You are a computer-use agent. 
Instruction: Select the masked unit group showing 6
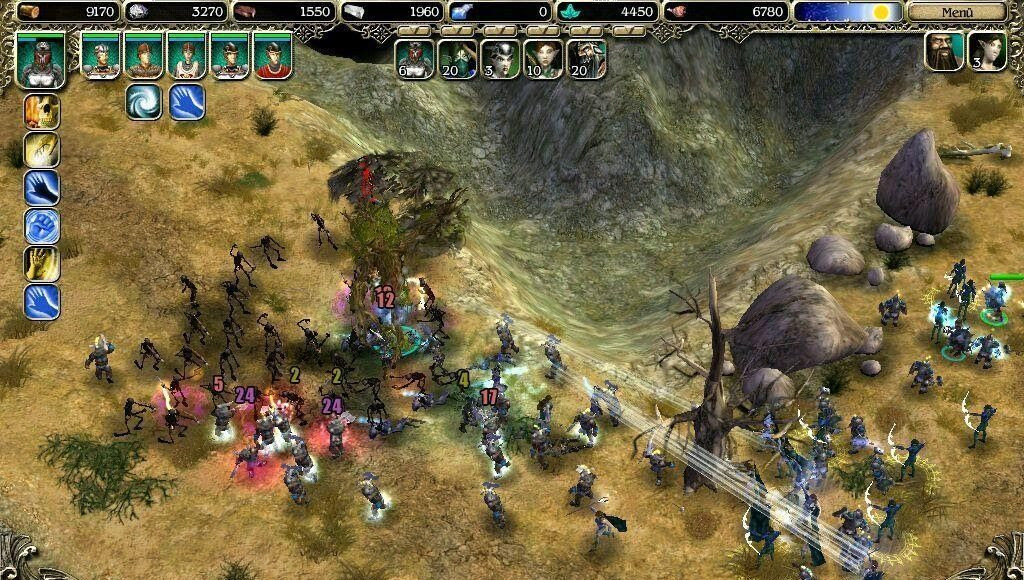[414, 59]
